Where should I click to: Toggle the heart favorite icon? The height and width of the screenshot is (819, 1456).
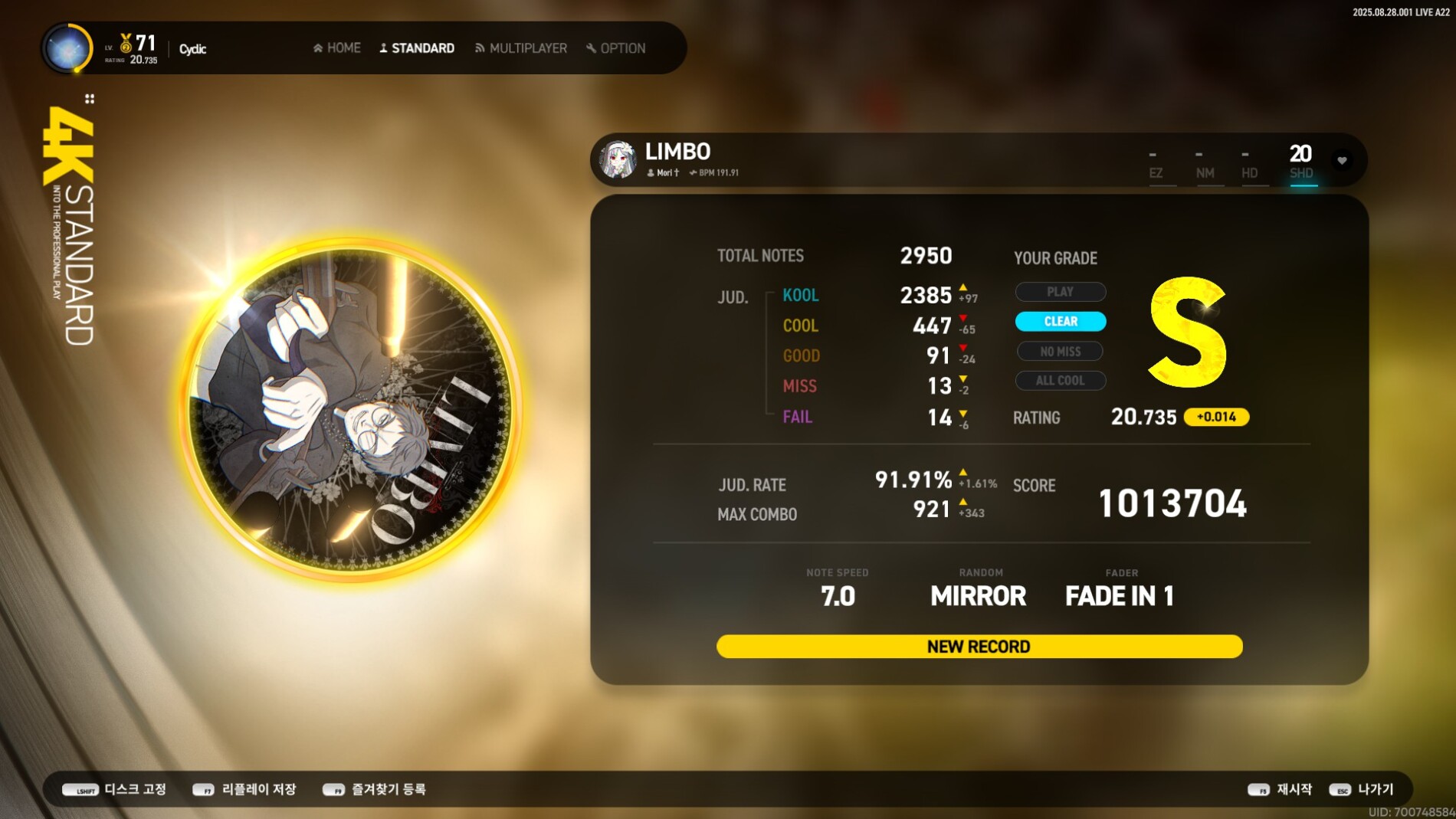(x=1342, y=160)
